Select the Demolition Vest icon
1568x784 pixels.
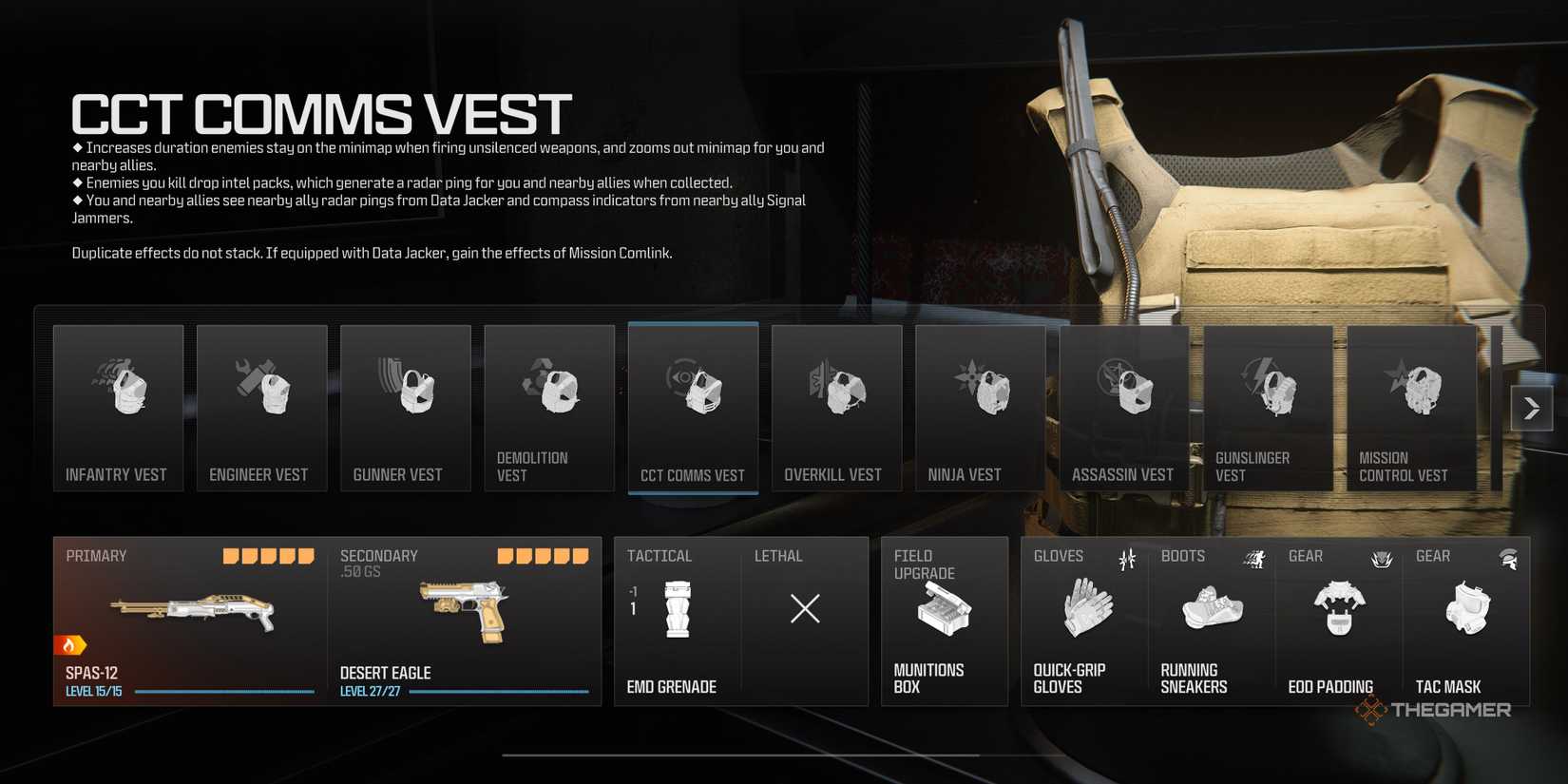(x=549, y=399)
